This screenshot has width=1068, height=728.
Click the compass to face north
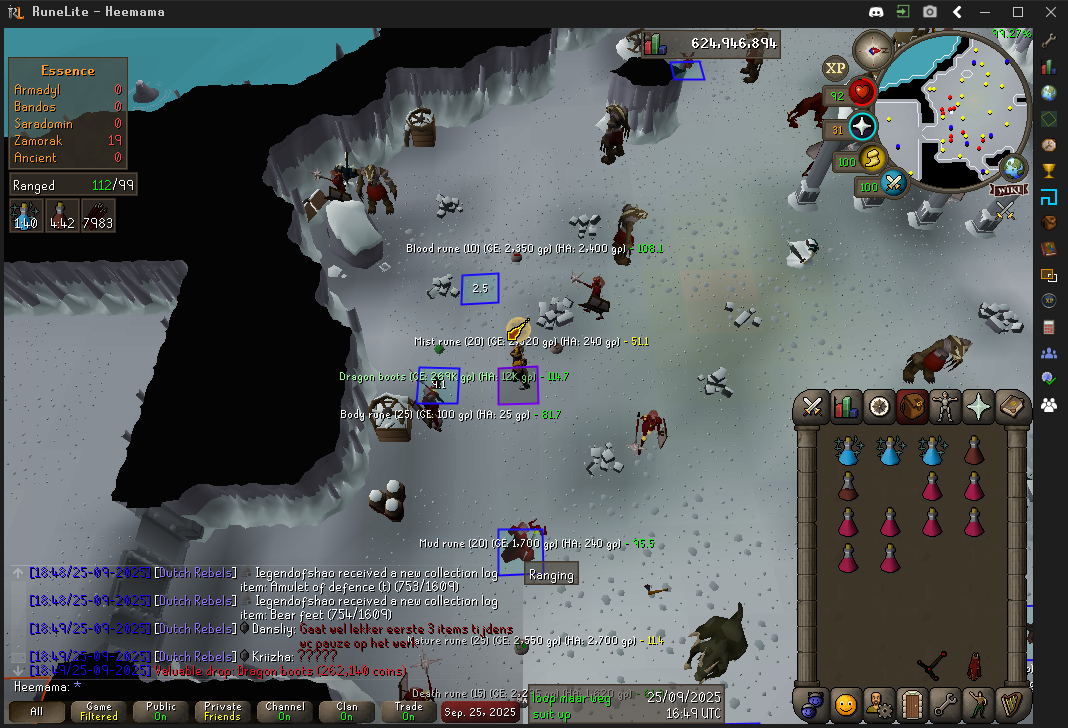coord(880,48)
